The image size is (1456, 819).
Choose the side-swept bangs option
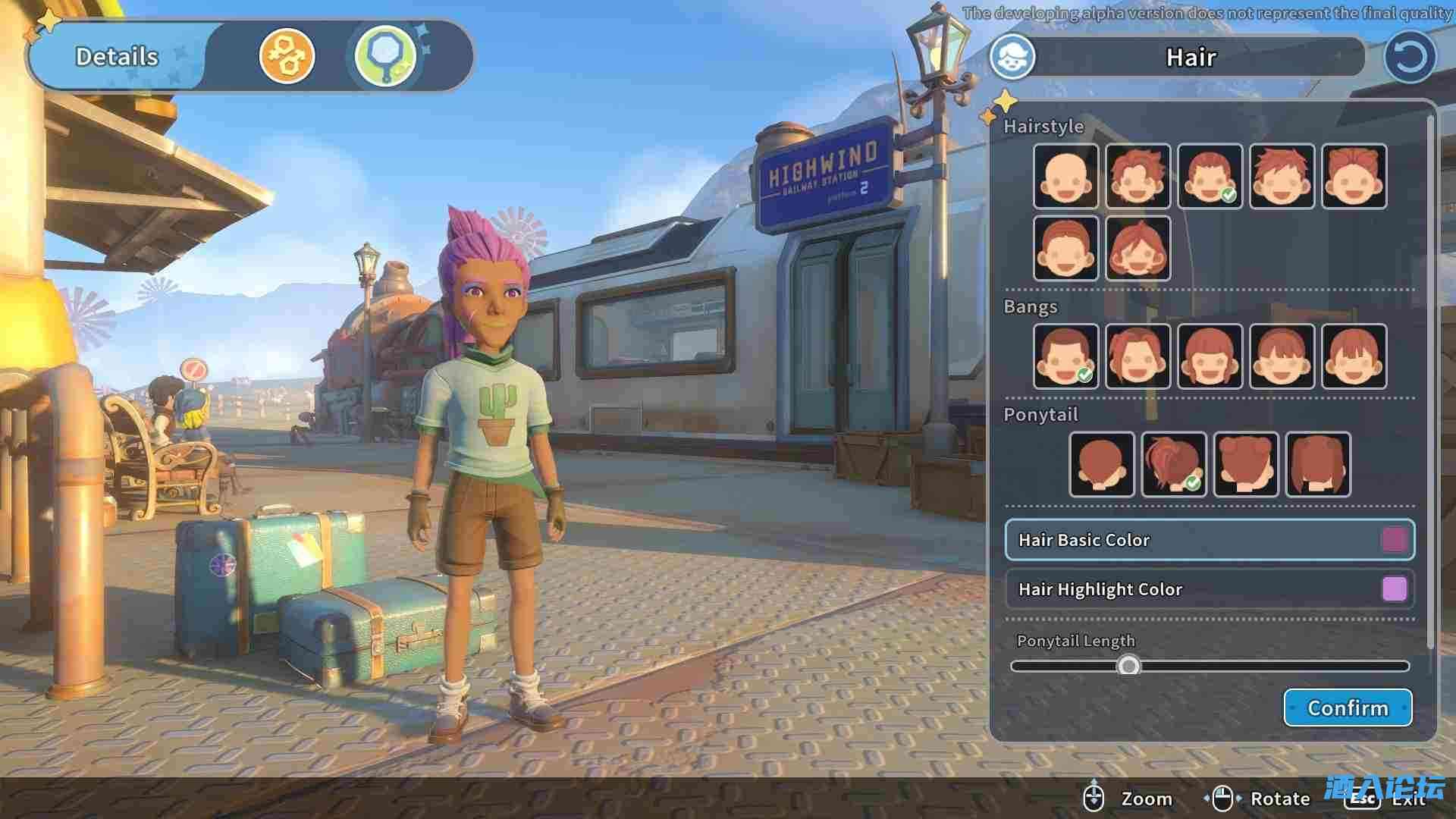point(1137,356)
